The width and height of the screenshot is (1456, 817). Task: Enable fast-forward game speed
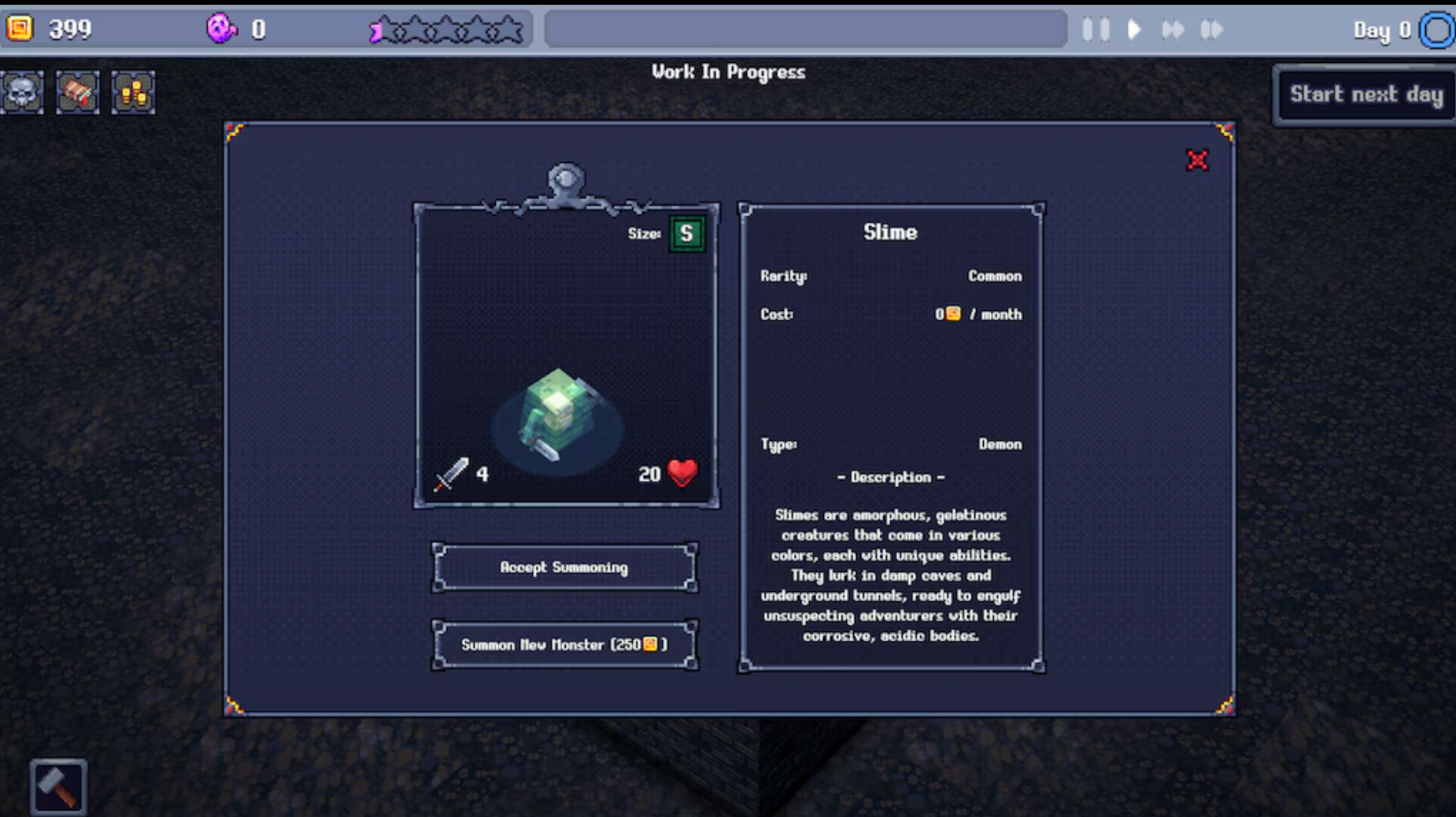click(x=1173, y=29)
